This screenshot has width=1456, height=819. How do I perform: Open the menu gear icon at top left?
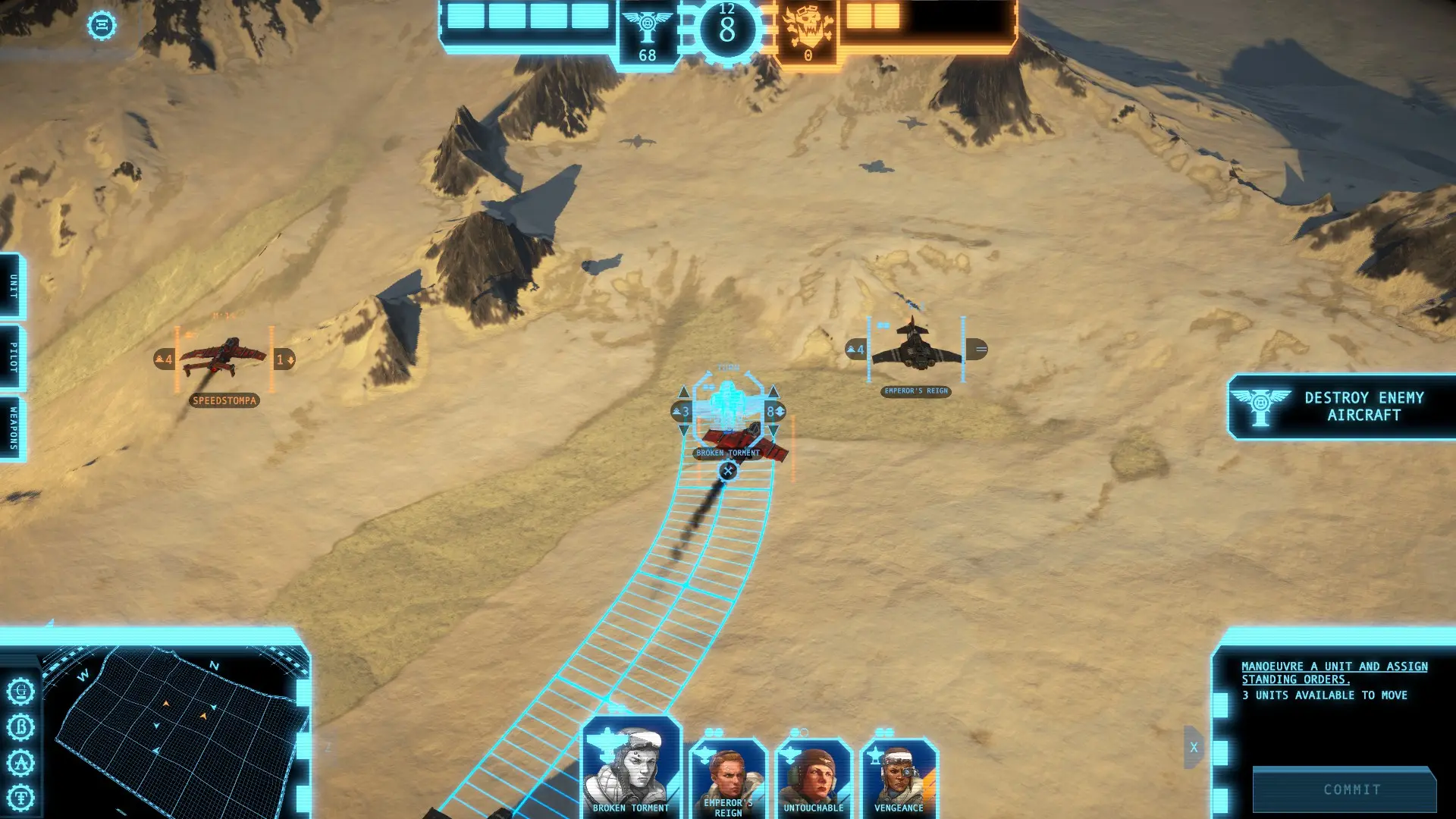pyautogui.click(x=102, y=26)
